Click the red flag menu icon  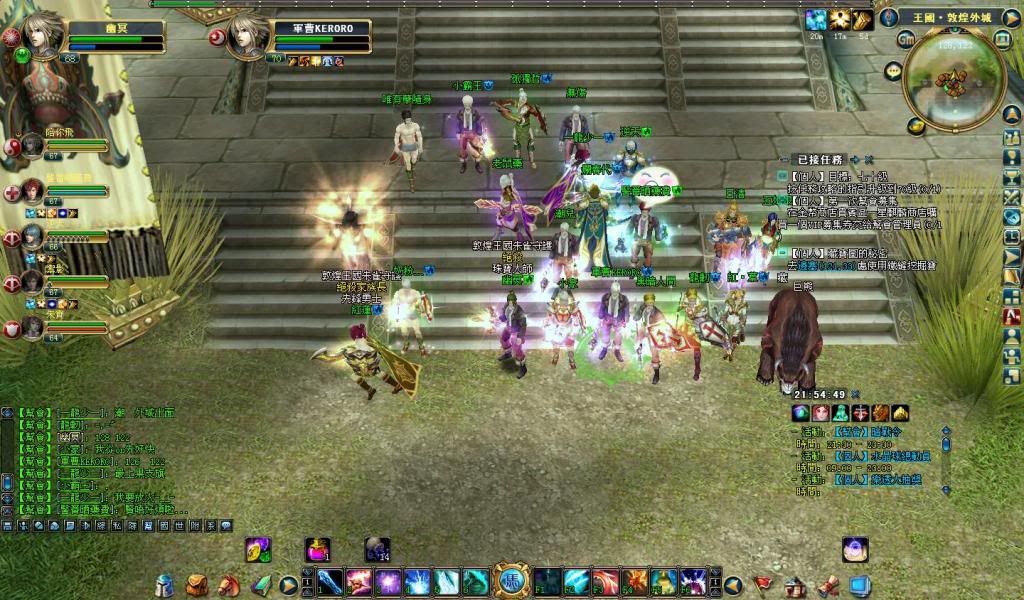763,584
